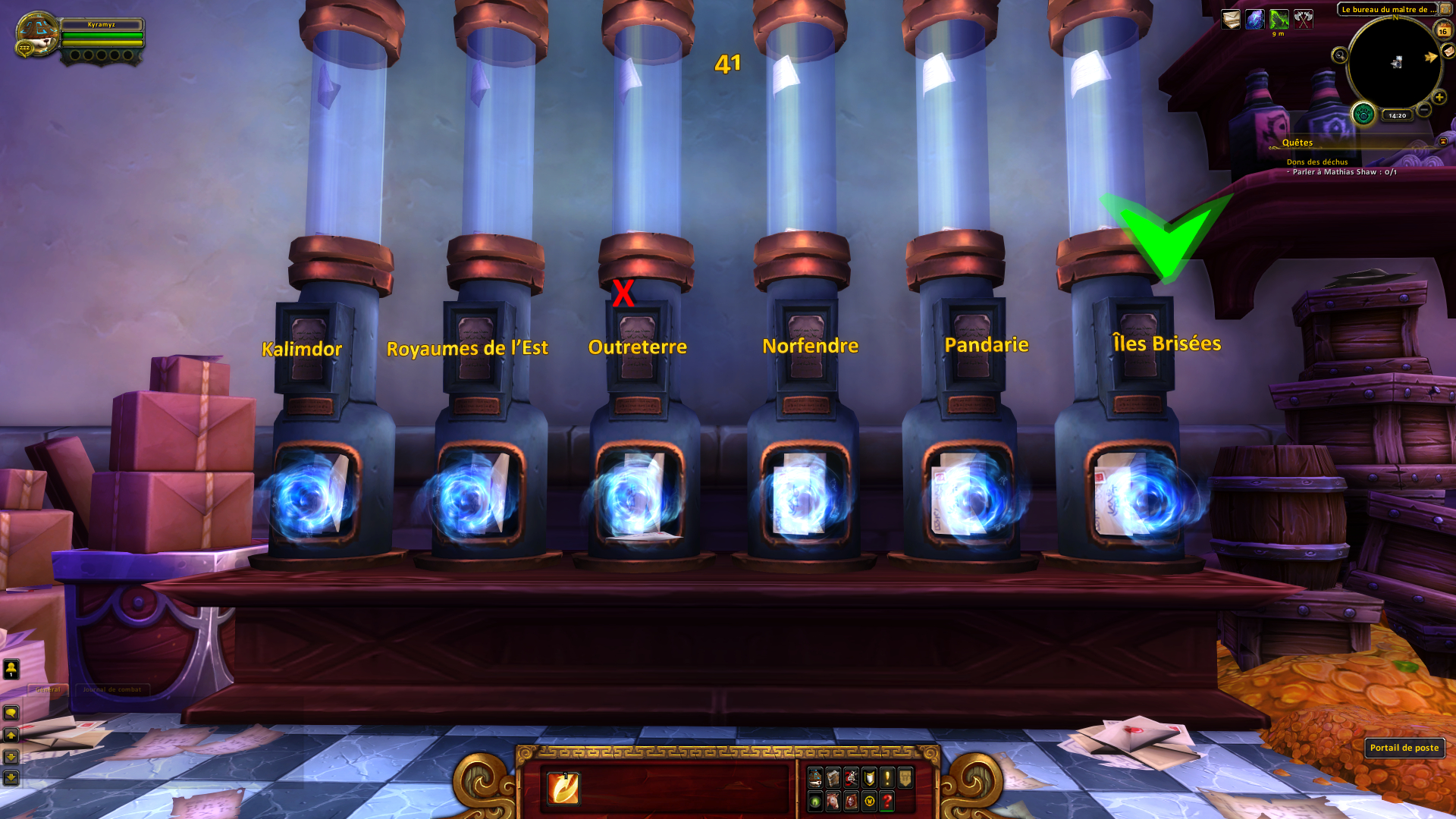Viewport: 1456px width, 819px height.
Task: Open the minimap tracking magnifier button
Action: tap(1339, 55)
